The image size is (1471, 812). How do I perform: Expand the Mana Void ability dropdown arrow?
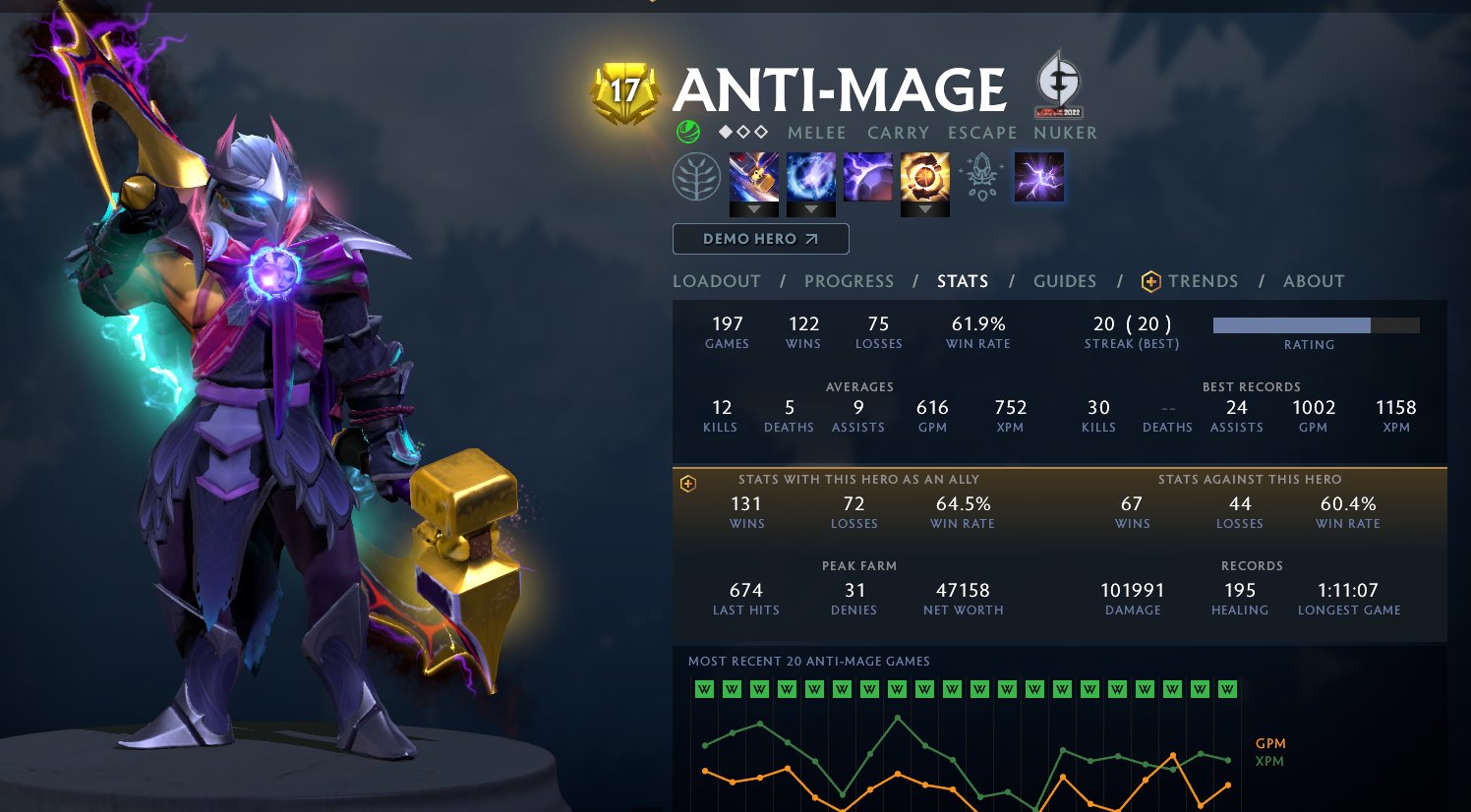(x=924, y=209)
